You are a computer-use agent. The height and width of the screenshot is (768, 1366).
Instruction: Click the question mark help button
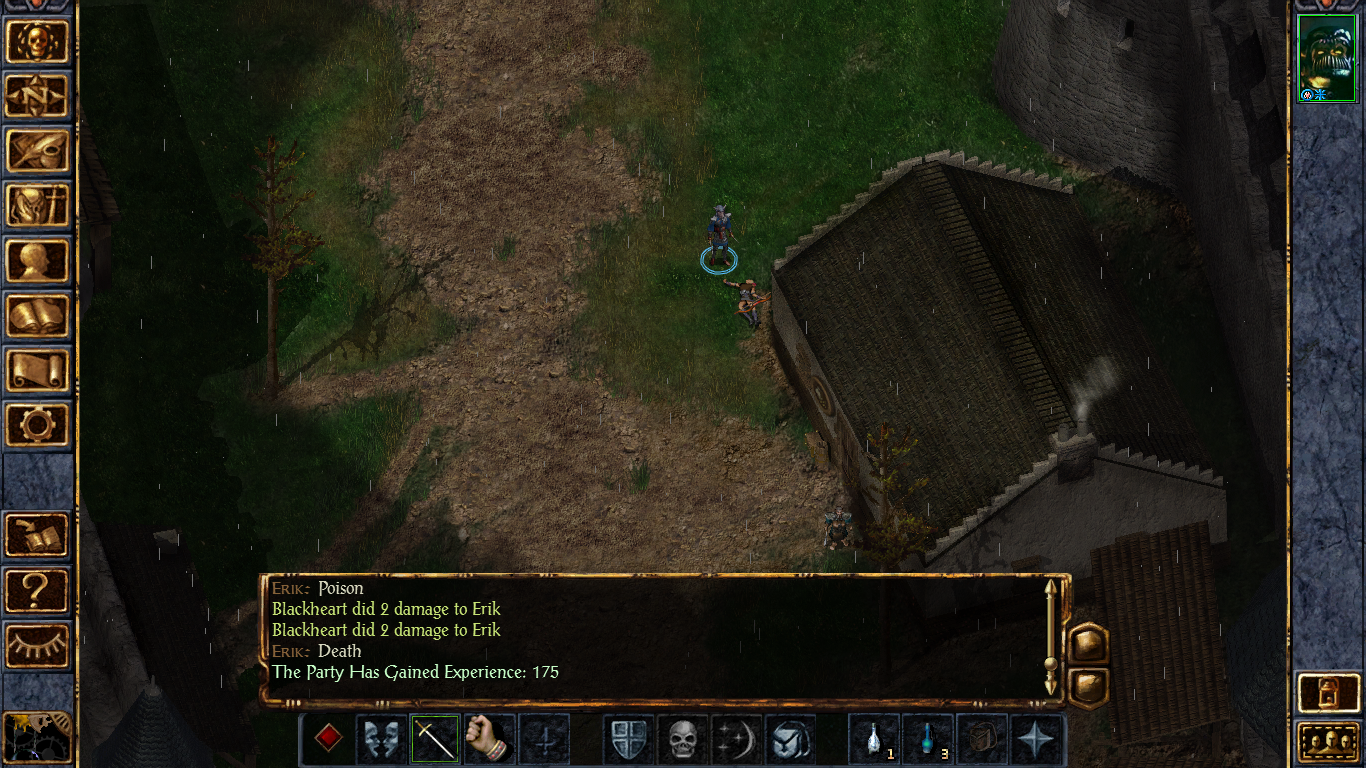coord(38,591)
